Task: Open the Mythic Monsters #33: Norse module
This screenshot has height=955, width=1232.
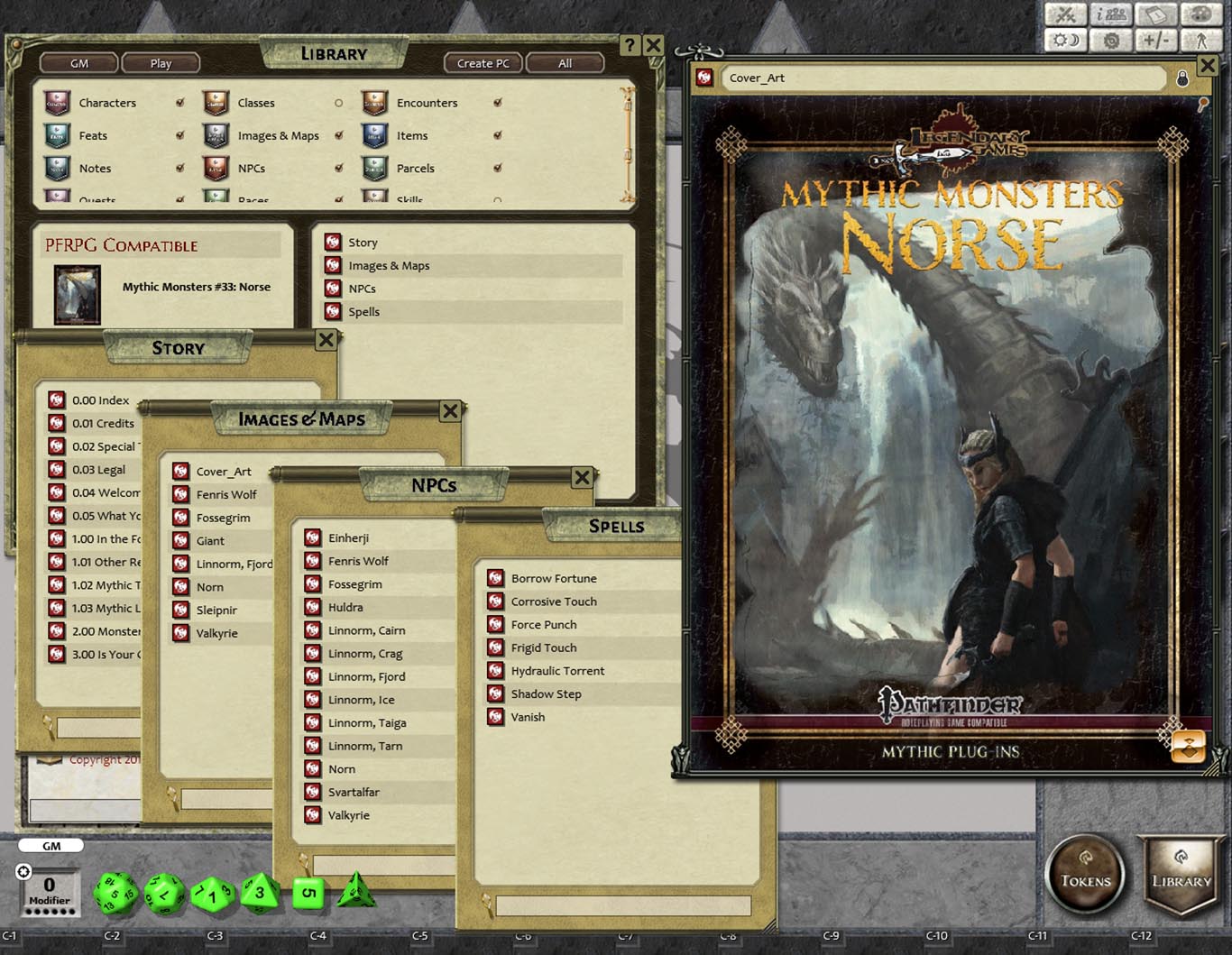Action: coord(197,287)
